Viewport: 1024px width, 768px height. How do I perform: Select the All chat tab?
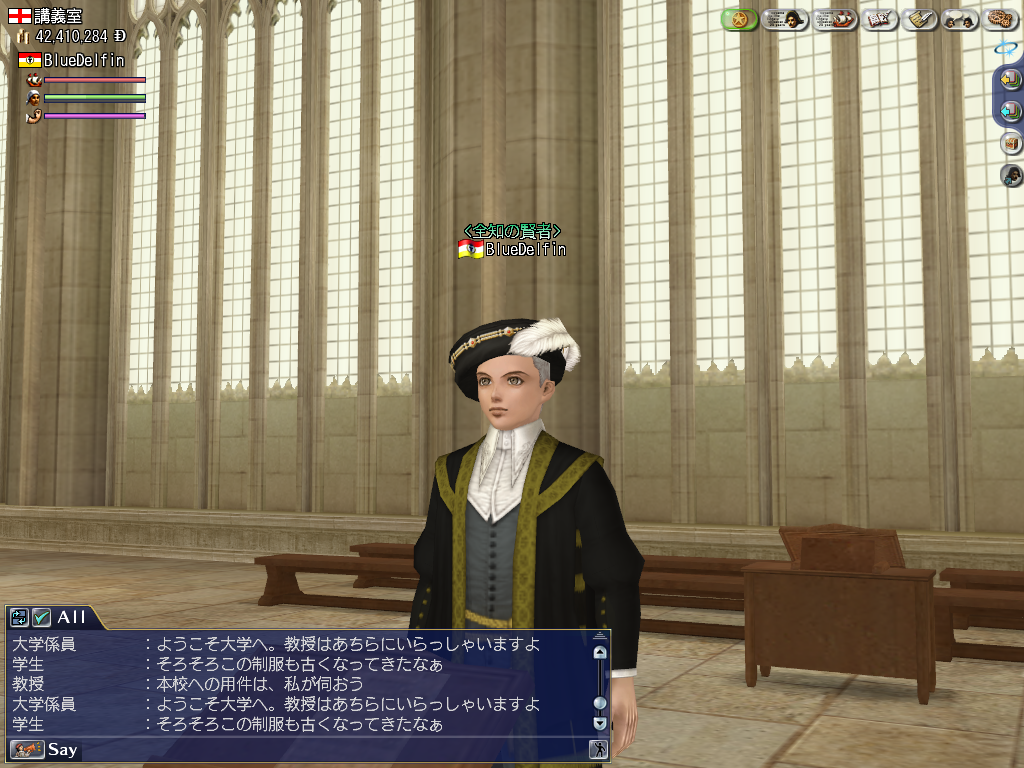tap(71, 617)
